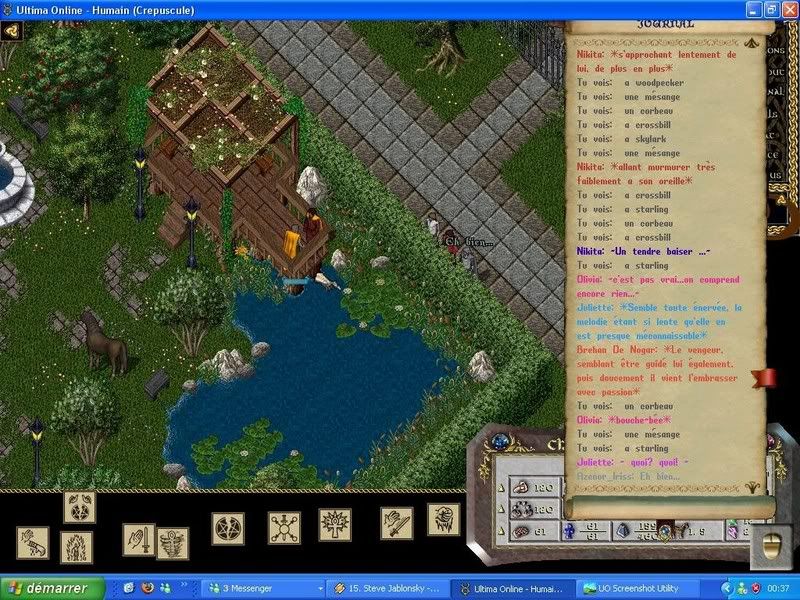Image resolution: width=800 pixels, height=600 pixels.
Task: Collapse the gold arrow button top-left
Action: pyautogui.click(x=12, y=30)
